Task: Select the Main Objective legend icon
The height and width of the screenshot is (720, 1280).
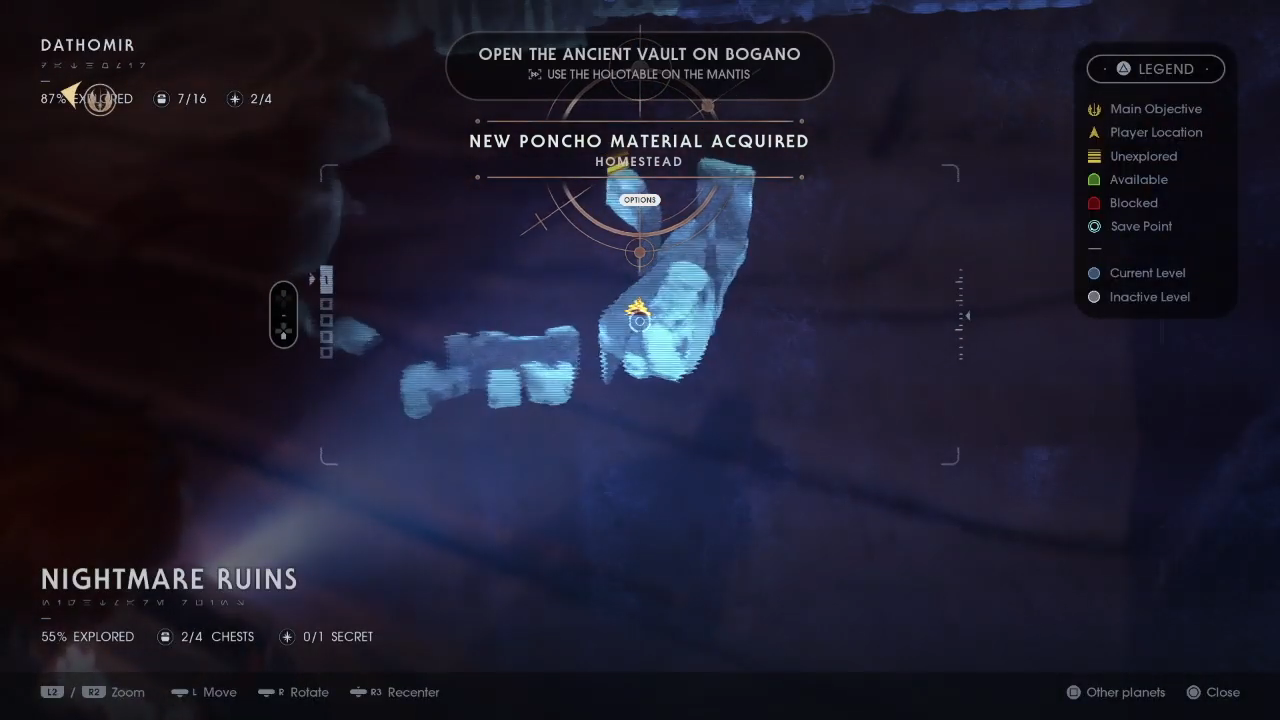Action: (1094, 109)
